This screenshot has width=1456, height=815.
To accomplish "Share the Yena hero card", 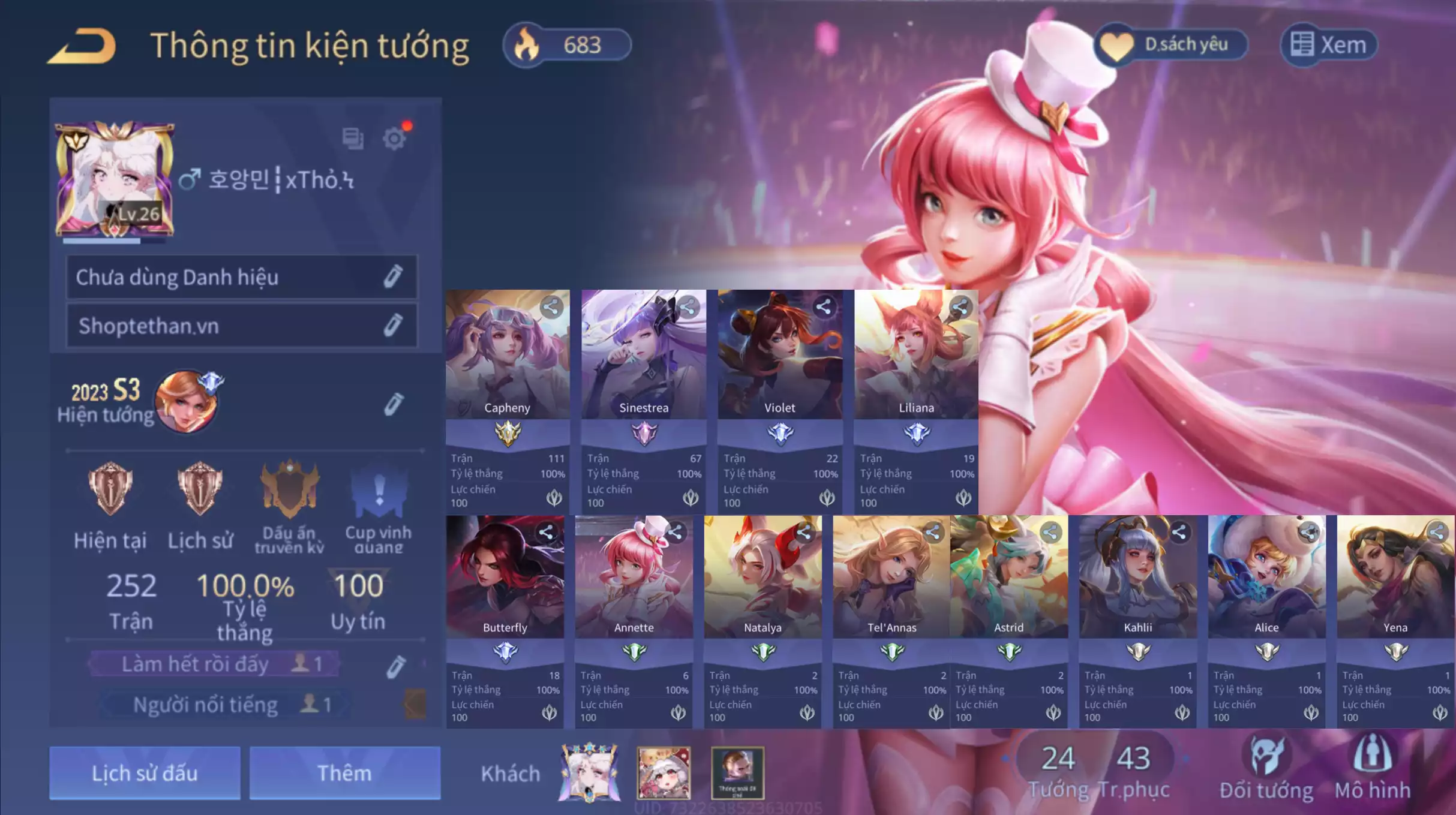I will click(x=1437, y=531).
